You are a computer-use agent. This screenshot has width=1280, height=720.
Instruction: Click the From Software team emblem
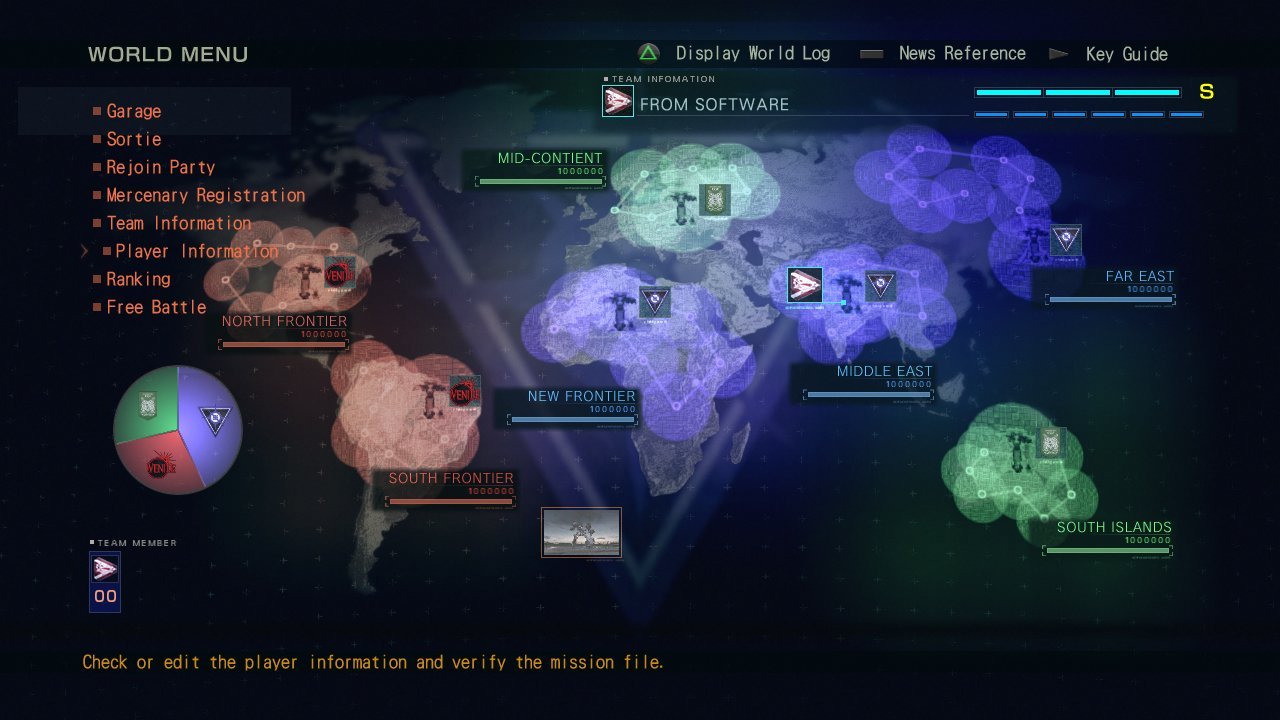pyautogui.click(x=618, y=101)
